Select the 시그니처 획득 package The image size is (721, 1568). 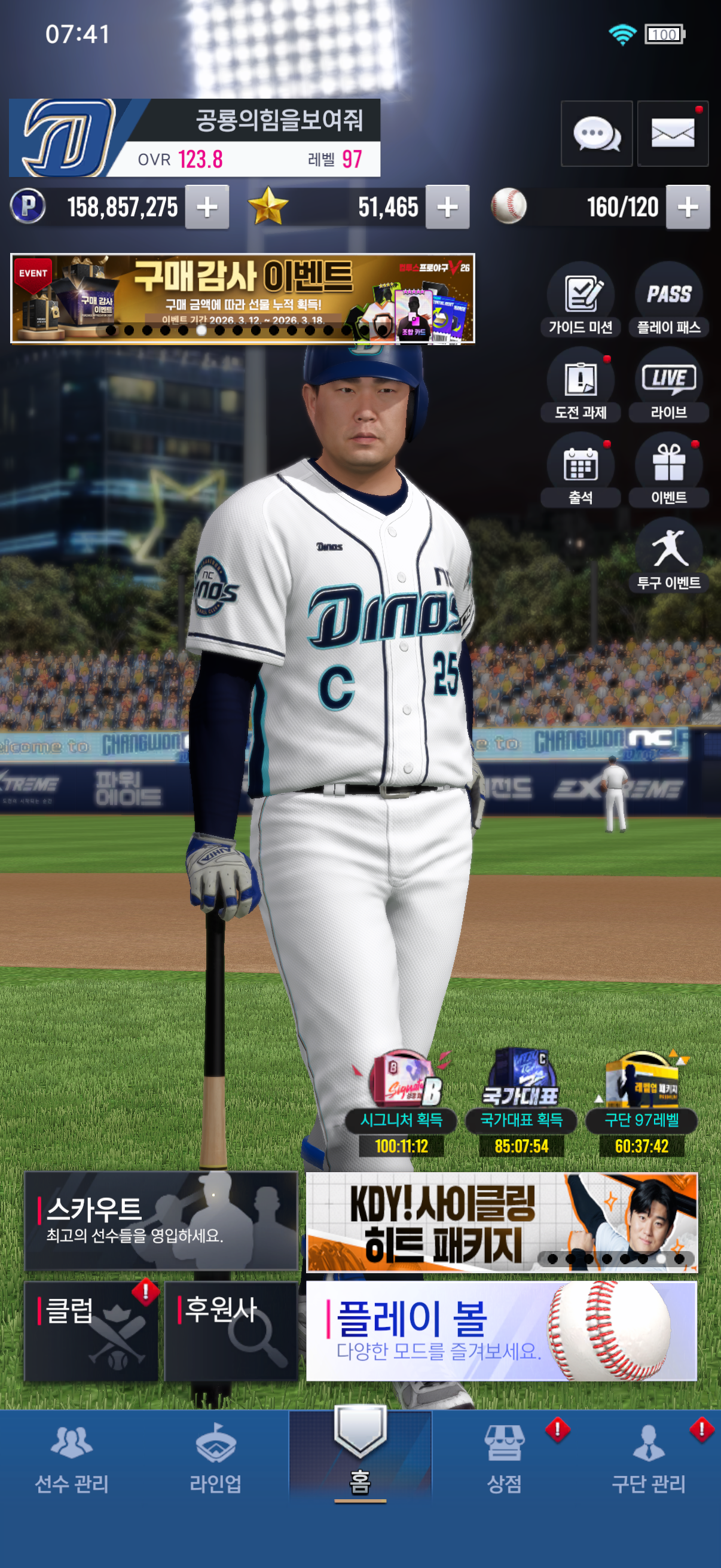coord(402,1102)
